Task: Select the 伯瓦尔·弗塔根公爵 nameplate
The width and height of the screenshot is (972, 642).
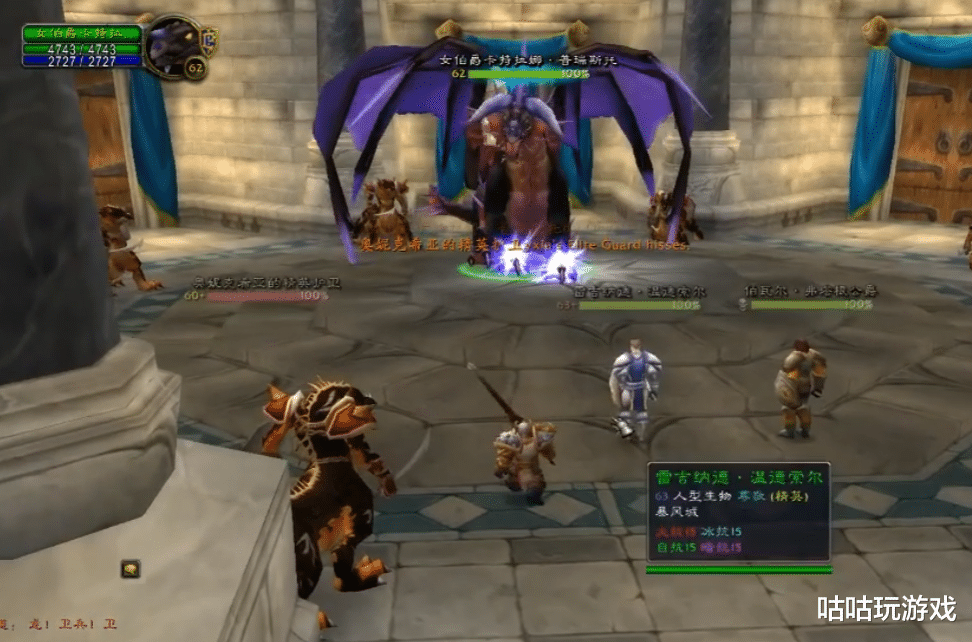Action: pyautogui.click(x=811, y=304)
